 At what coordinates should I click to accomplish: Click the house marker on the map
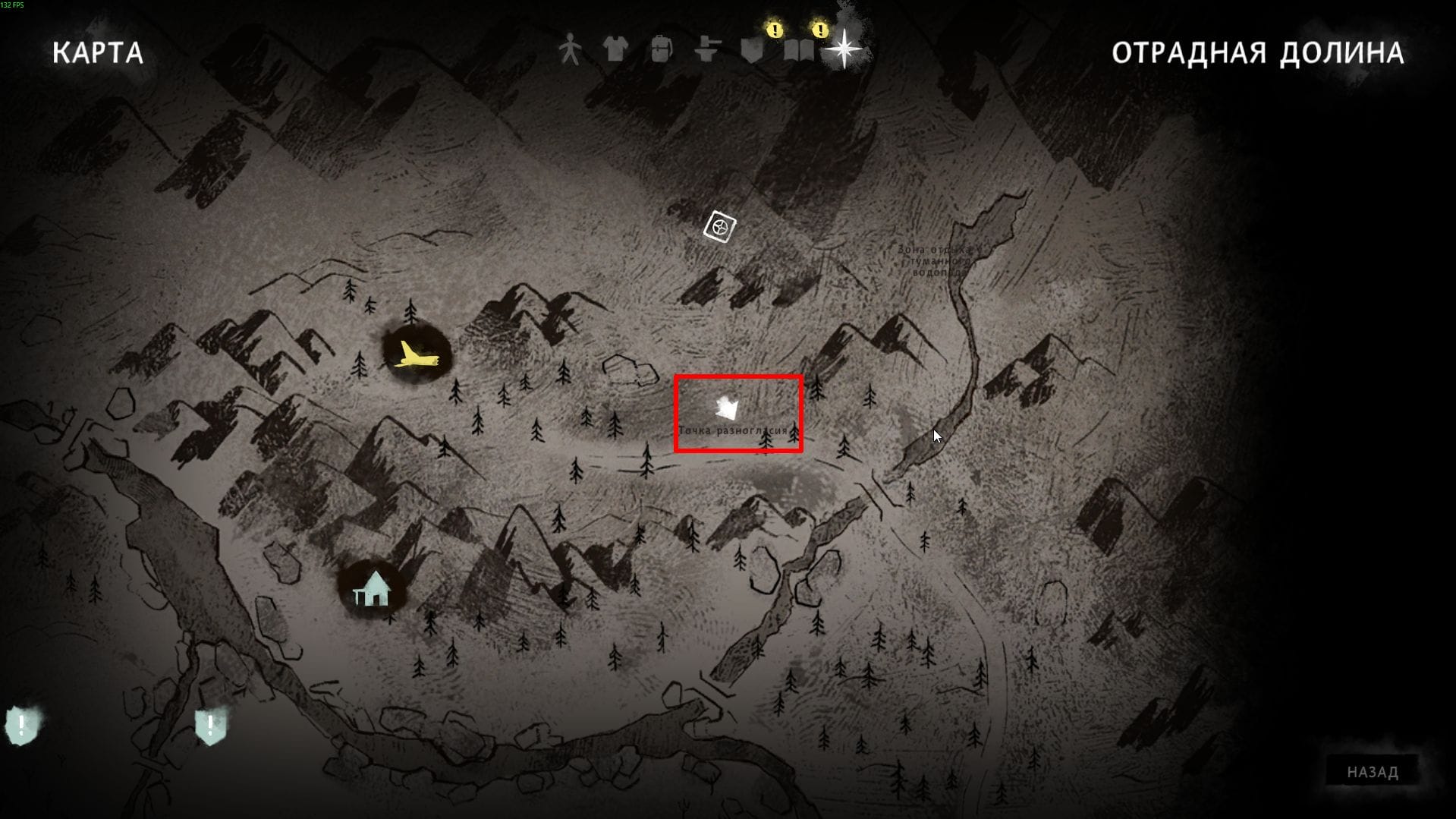coord(372,589)
